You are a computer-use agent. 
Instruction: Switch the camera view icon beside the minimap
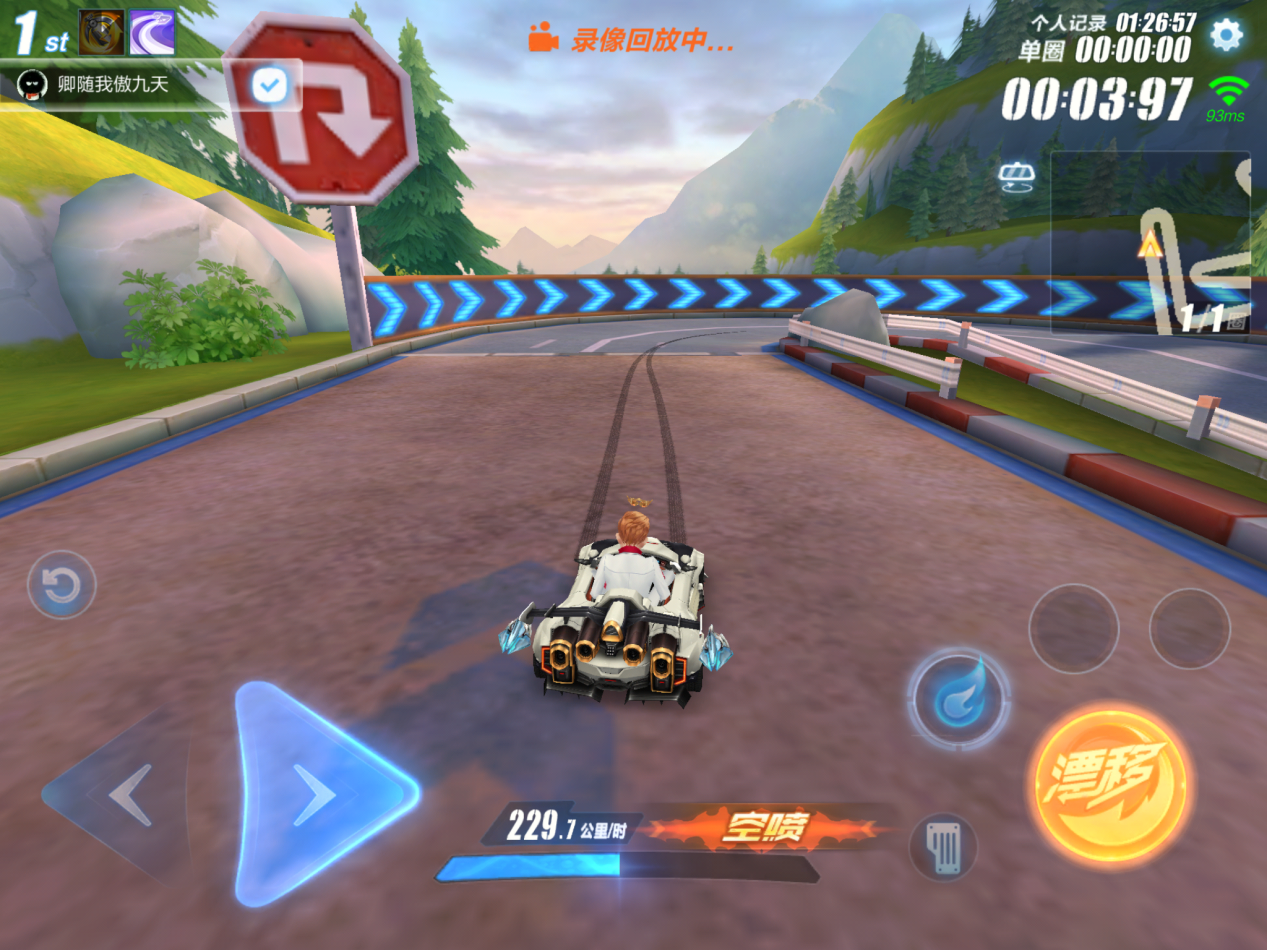[x=1015, y=178]
